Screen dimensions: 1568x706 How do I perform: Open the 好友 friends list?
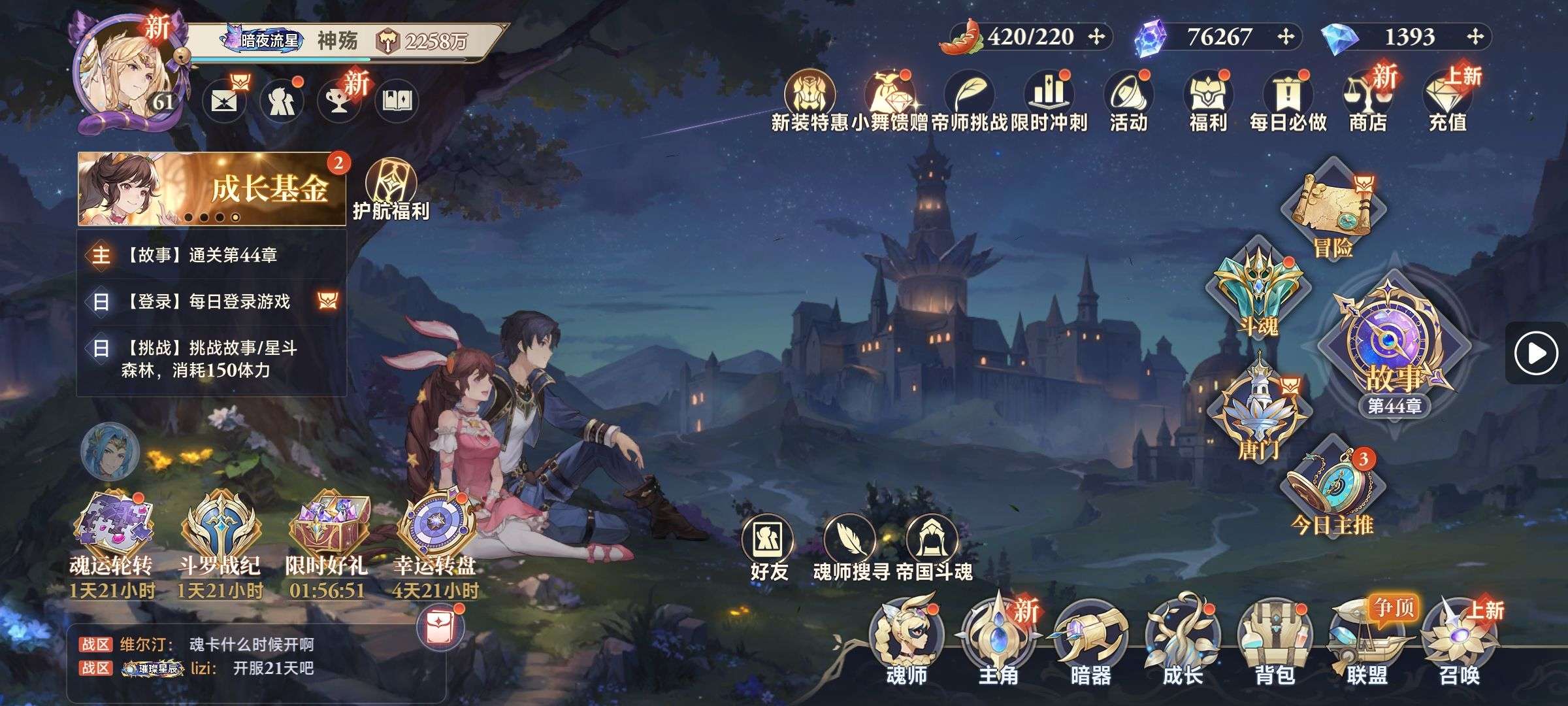(768, 549)
